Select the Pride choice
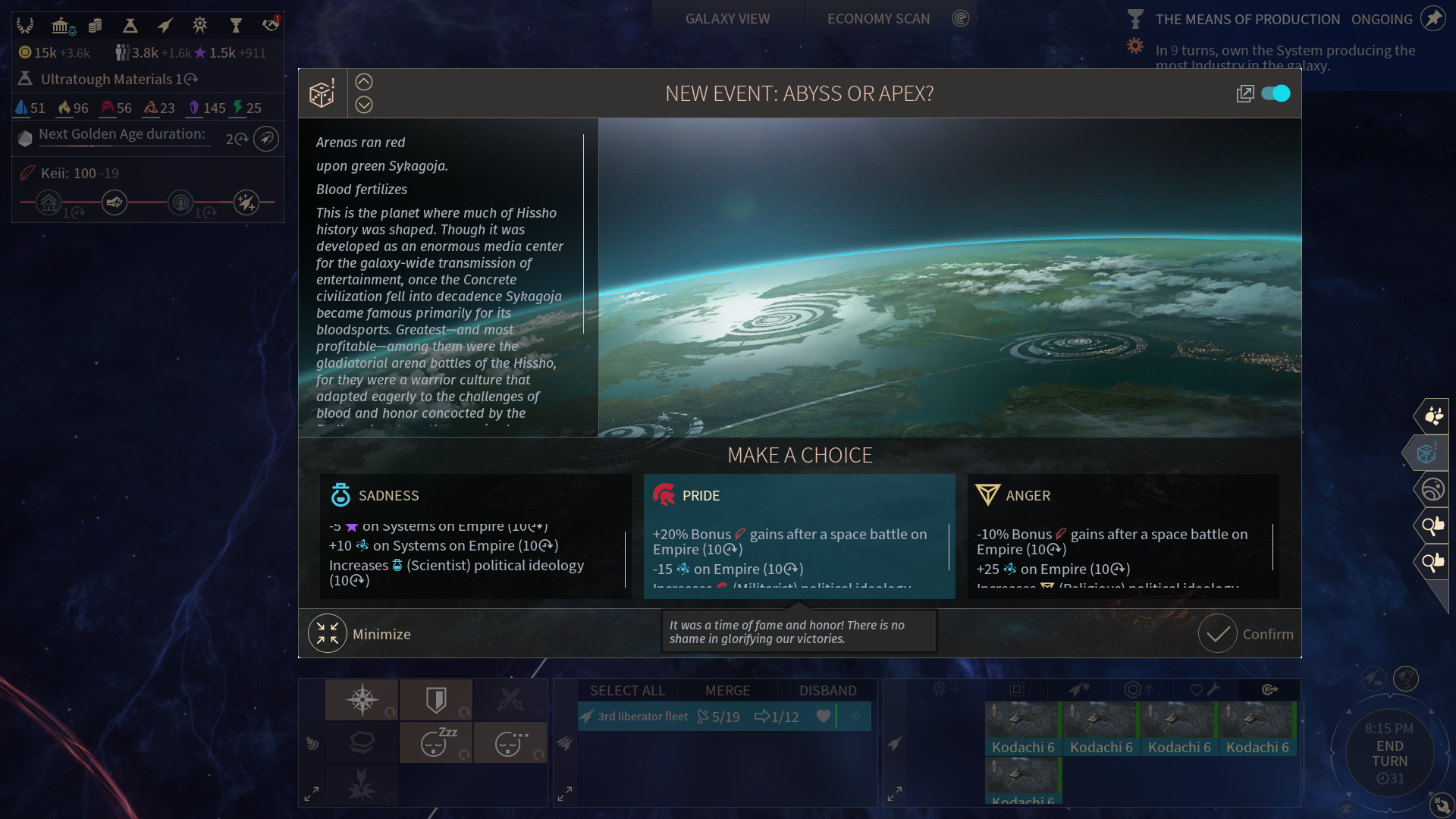Viewport: 1456px width, 819px height. point(799,535)
